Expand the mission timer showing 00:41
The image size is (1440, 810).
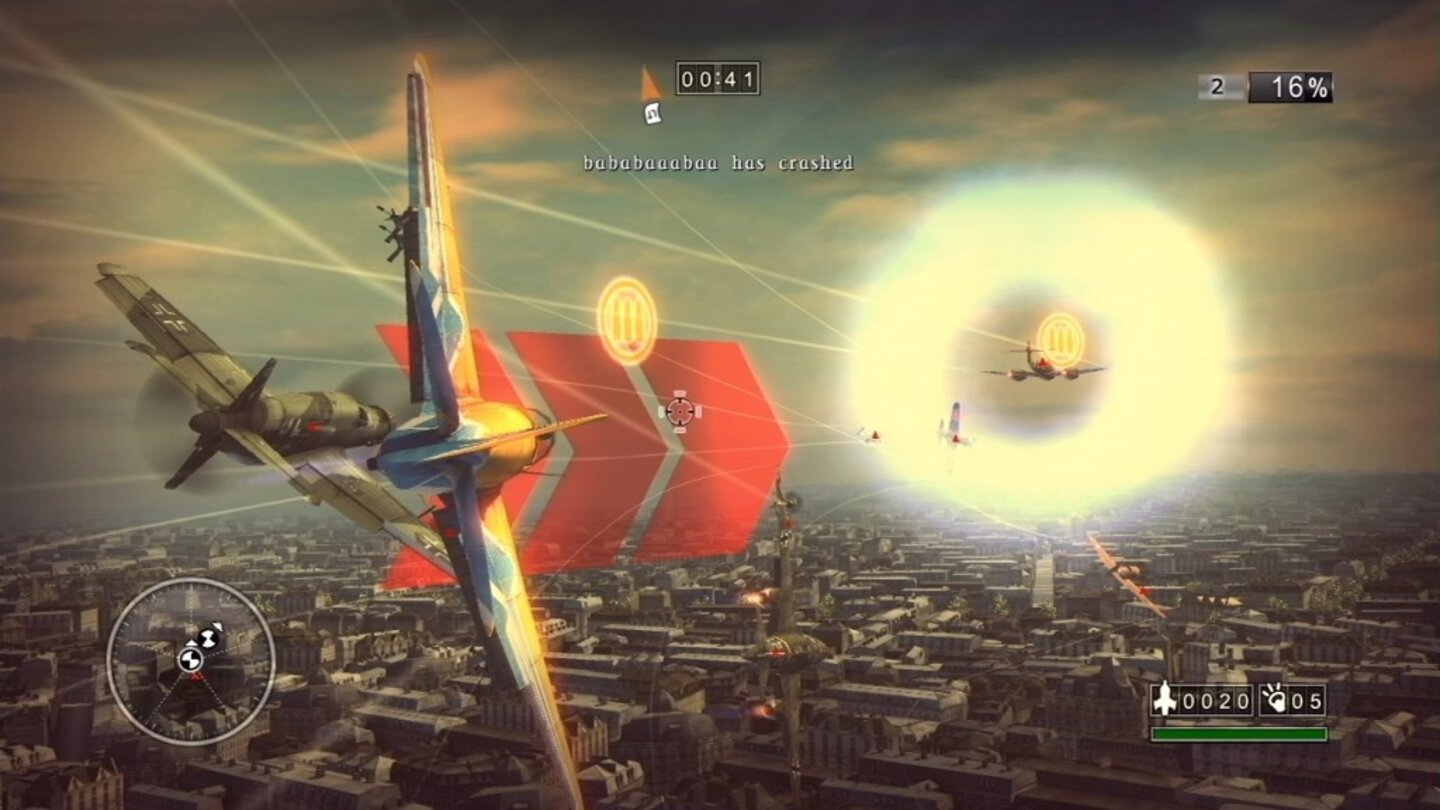718,78
